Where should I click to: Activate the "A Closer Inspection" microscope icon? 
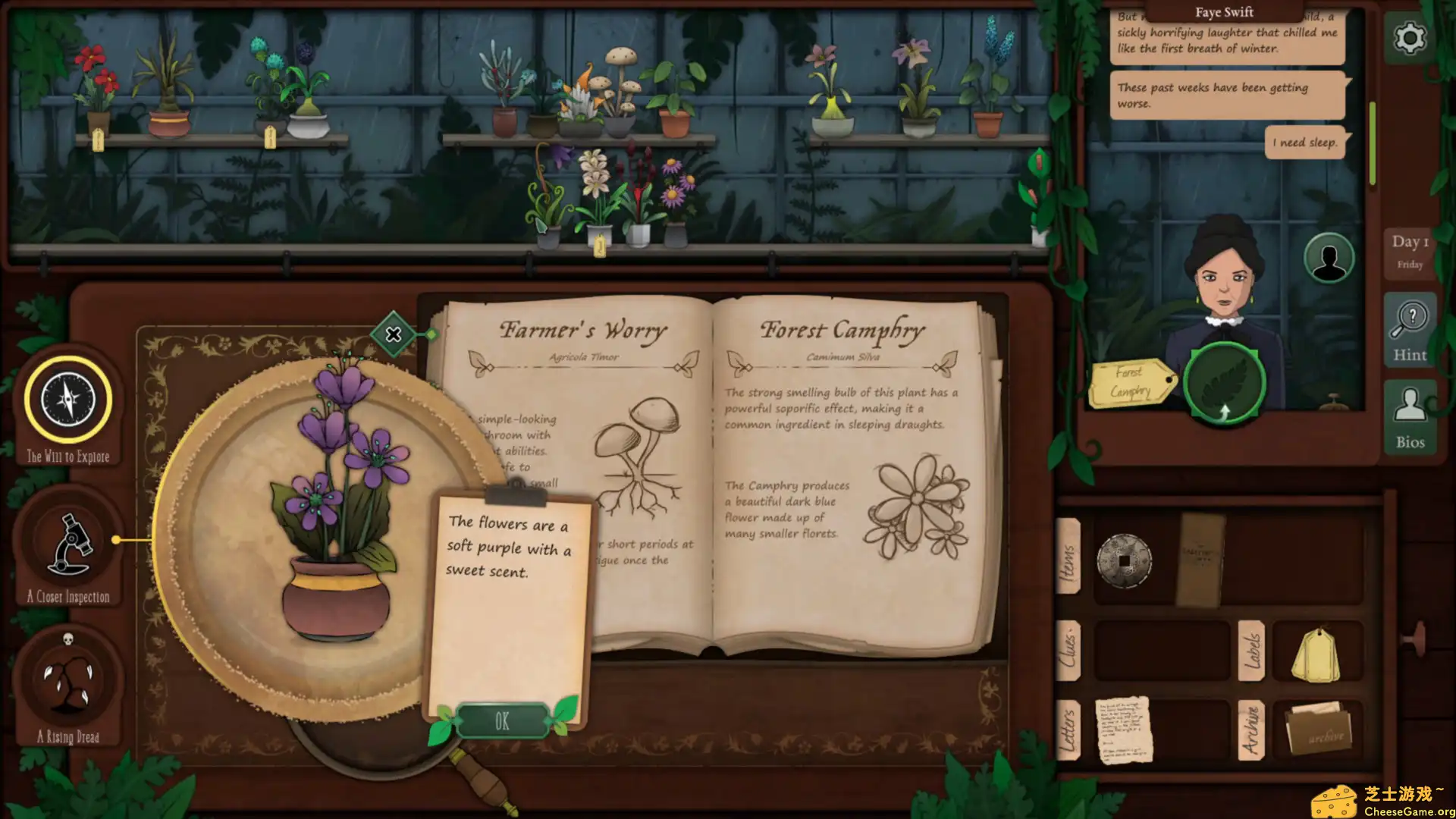tap(67, 541)
